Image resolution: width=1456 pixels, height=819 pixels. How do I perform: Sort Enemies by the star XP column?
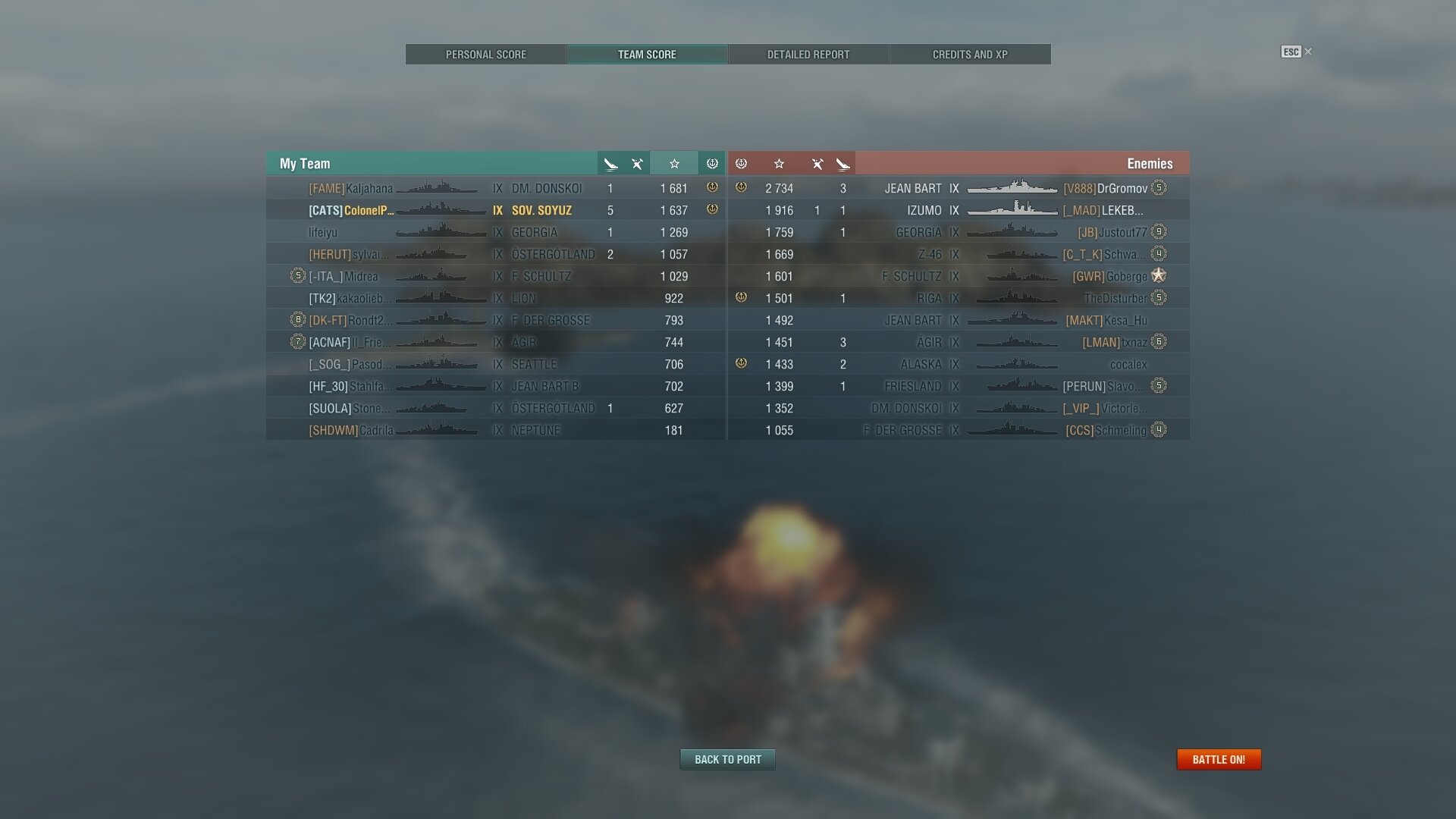(x=779, y=164)
